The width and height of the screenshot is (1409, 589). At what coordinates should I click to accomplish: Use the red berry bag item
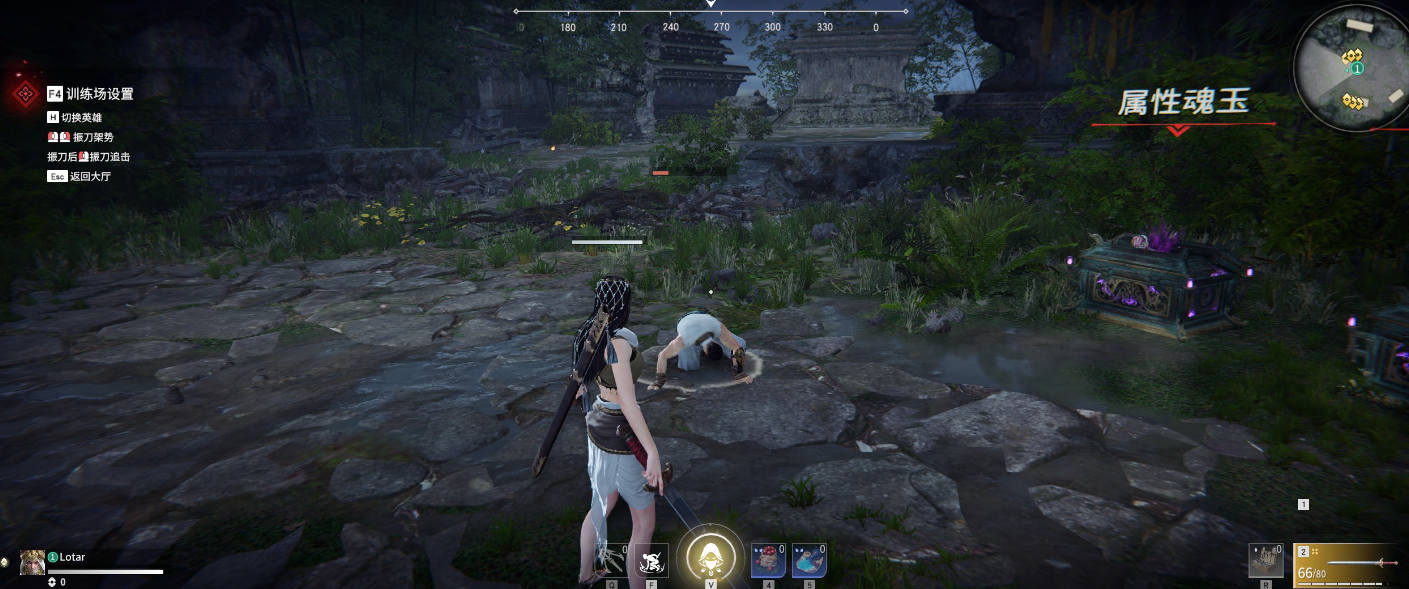[x=768, y=561]
